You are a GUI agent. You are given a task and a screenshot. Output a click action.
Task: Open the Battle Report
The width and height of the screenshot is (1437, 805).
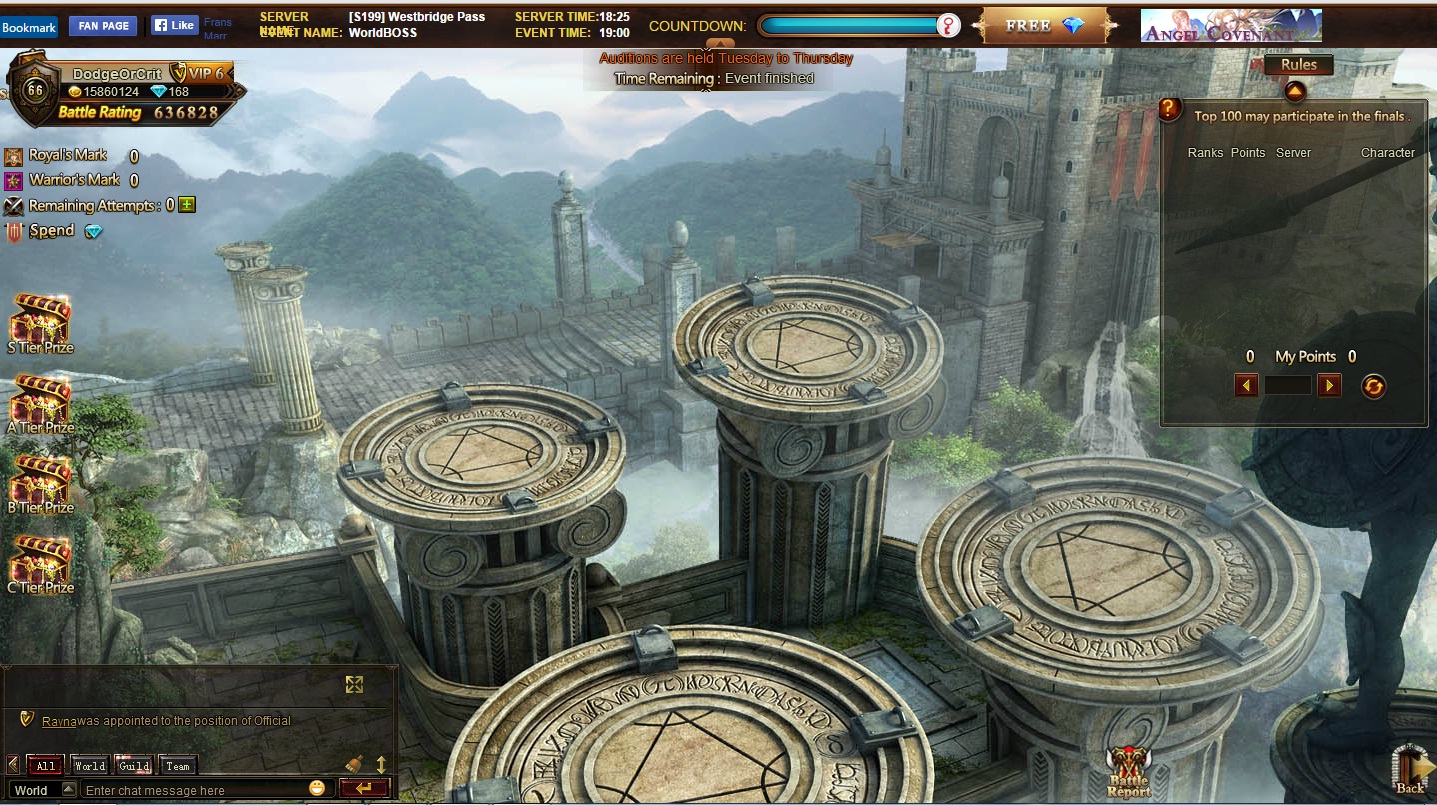(1129, 772)
